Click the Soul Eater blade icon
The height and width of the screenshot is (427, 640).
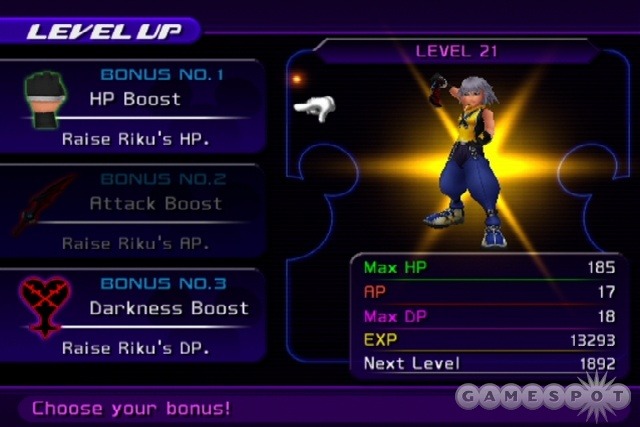tap(42, 203)
